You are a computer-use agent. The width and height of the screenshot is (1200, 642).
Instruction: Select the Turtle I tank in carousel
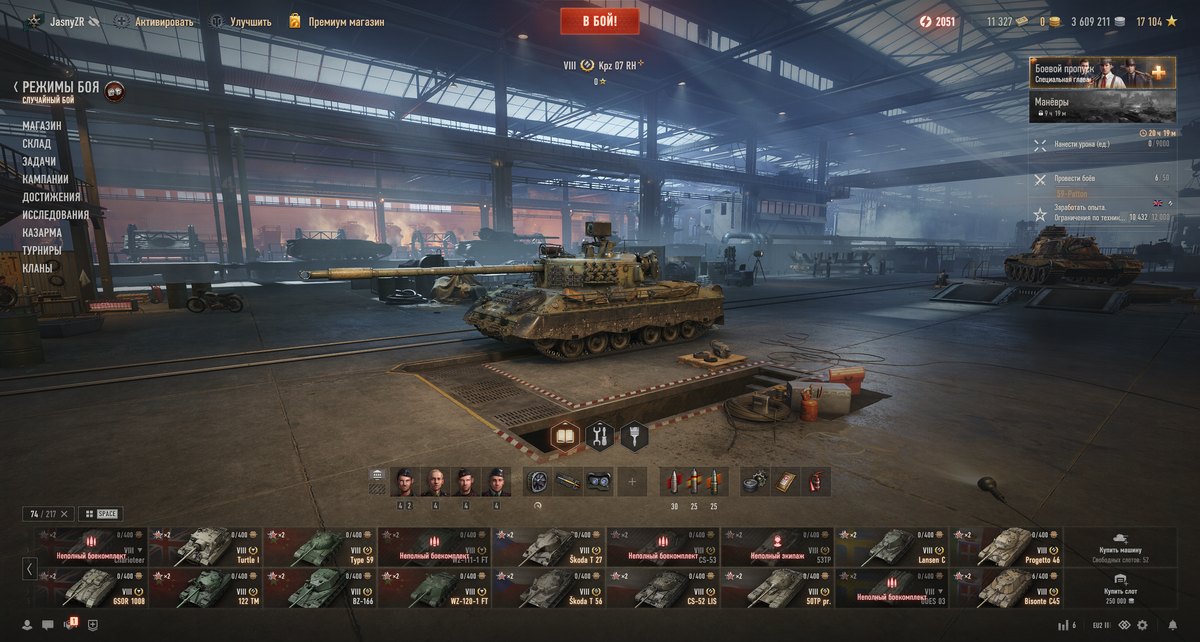tap(205, 547)
